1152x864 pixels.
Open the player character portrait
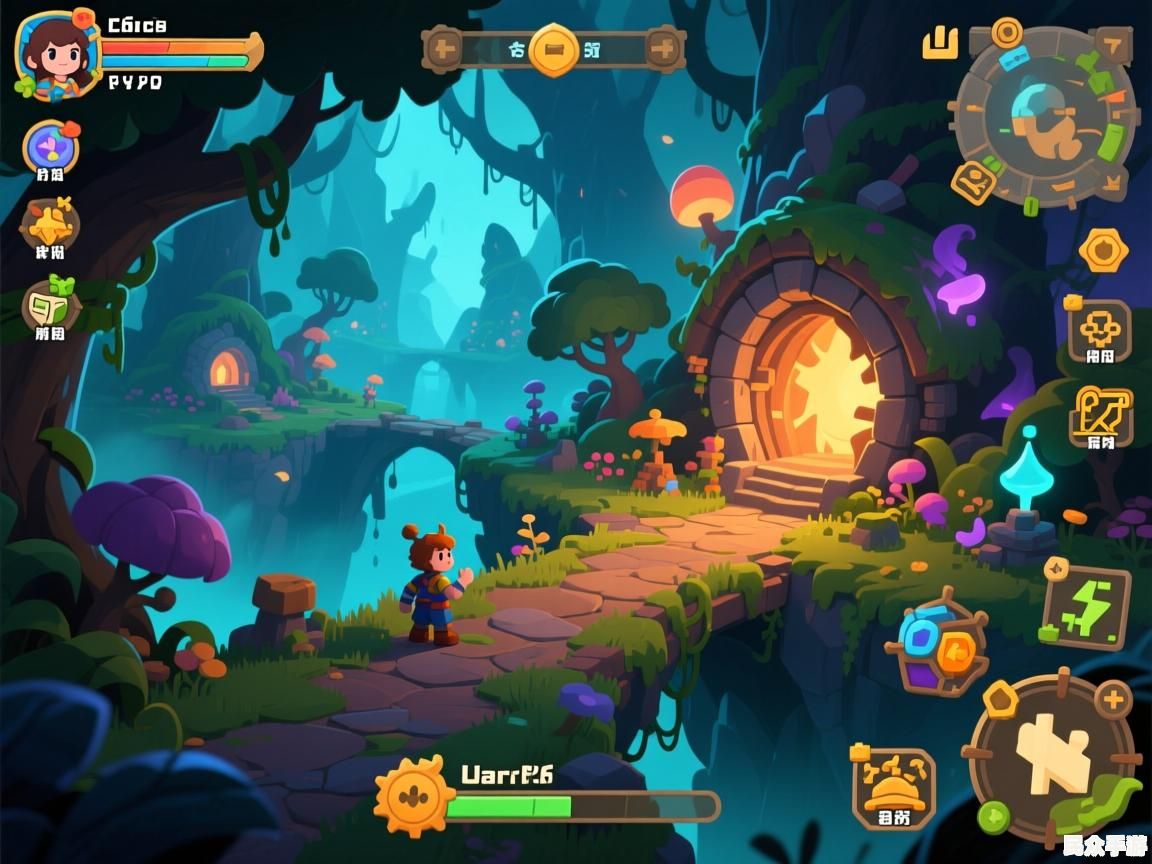tap(56, 53)
